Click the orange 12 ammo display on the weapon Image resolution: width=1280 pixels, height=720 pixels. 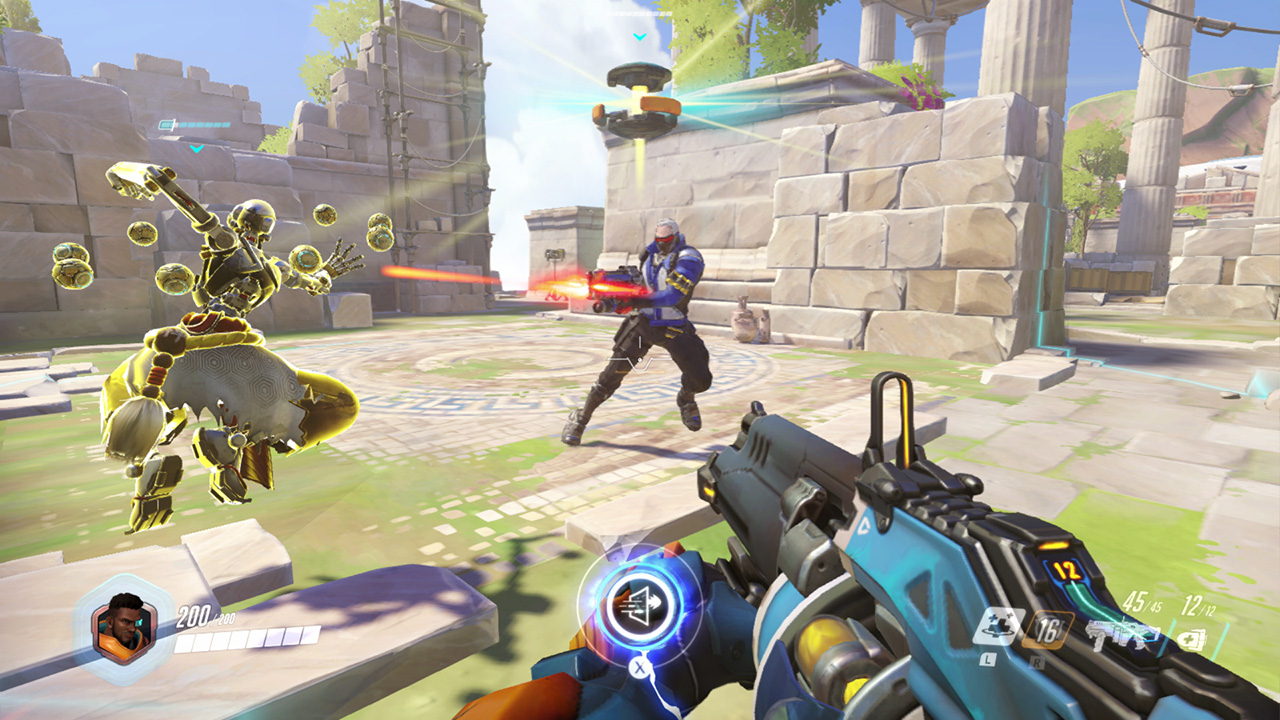[1068, 570]
